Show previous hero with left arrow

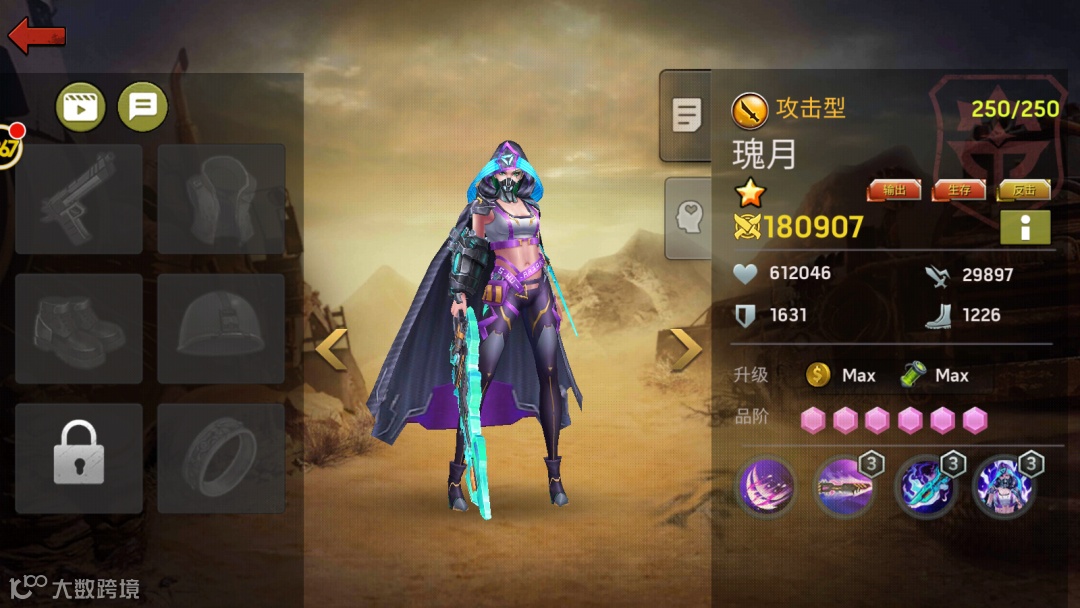(332, 349)
